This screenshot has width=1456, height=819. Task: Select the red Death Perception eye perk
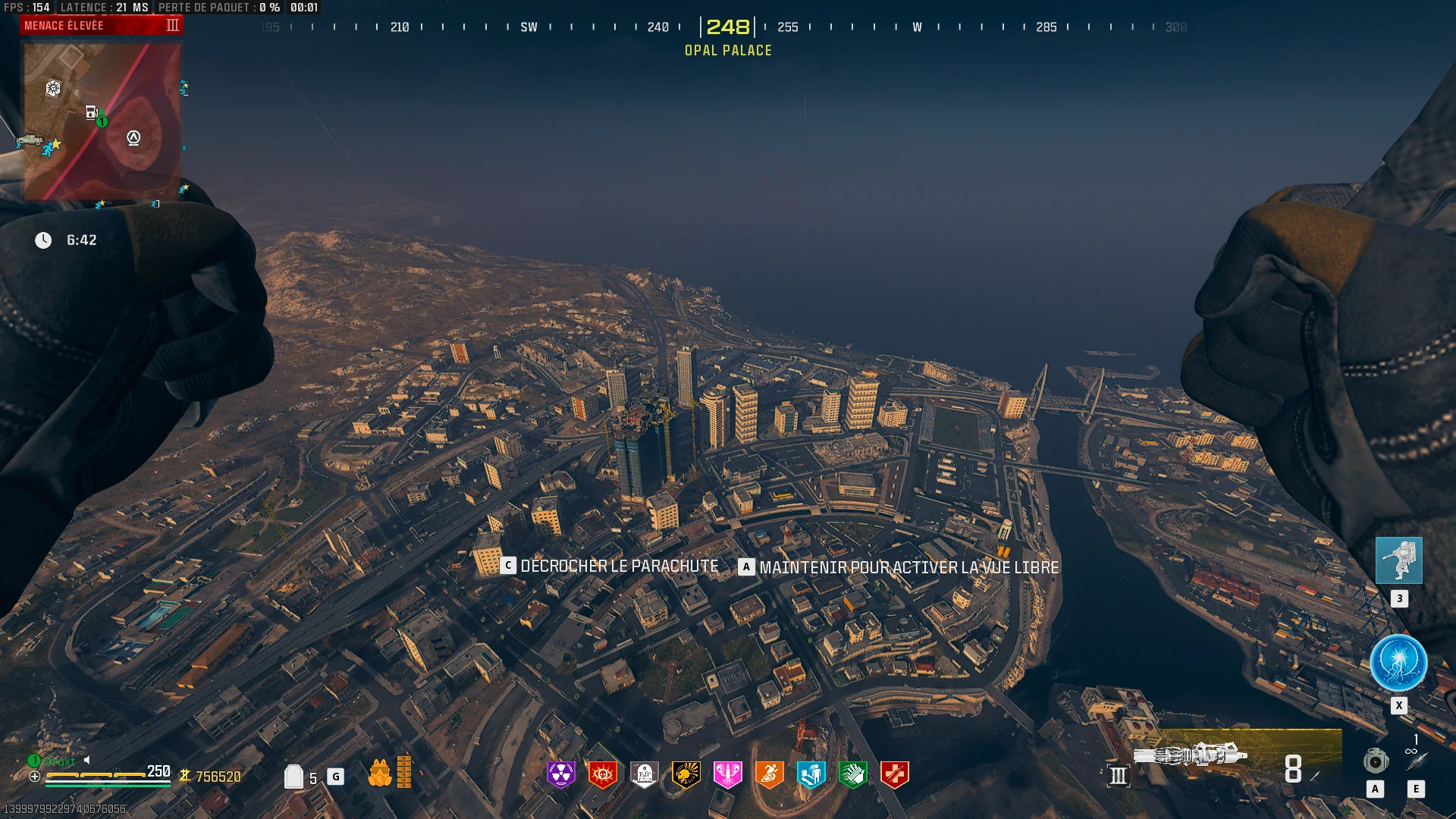pos(603,774)
